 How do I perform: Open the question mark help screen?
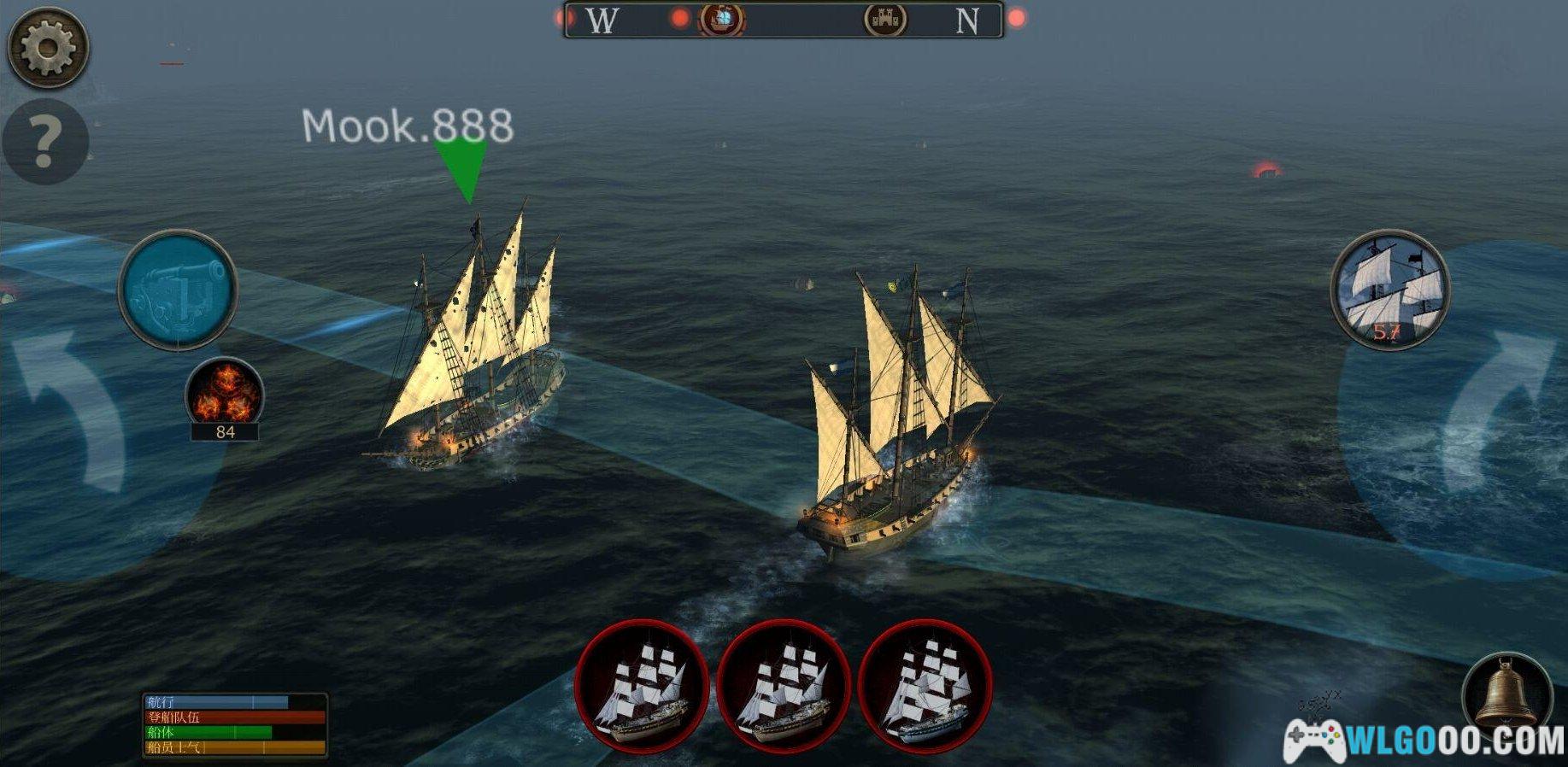point(45,142)
